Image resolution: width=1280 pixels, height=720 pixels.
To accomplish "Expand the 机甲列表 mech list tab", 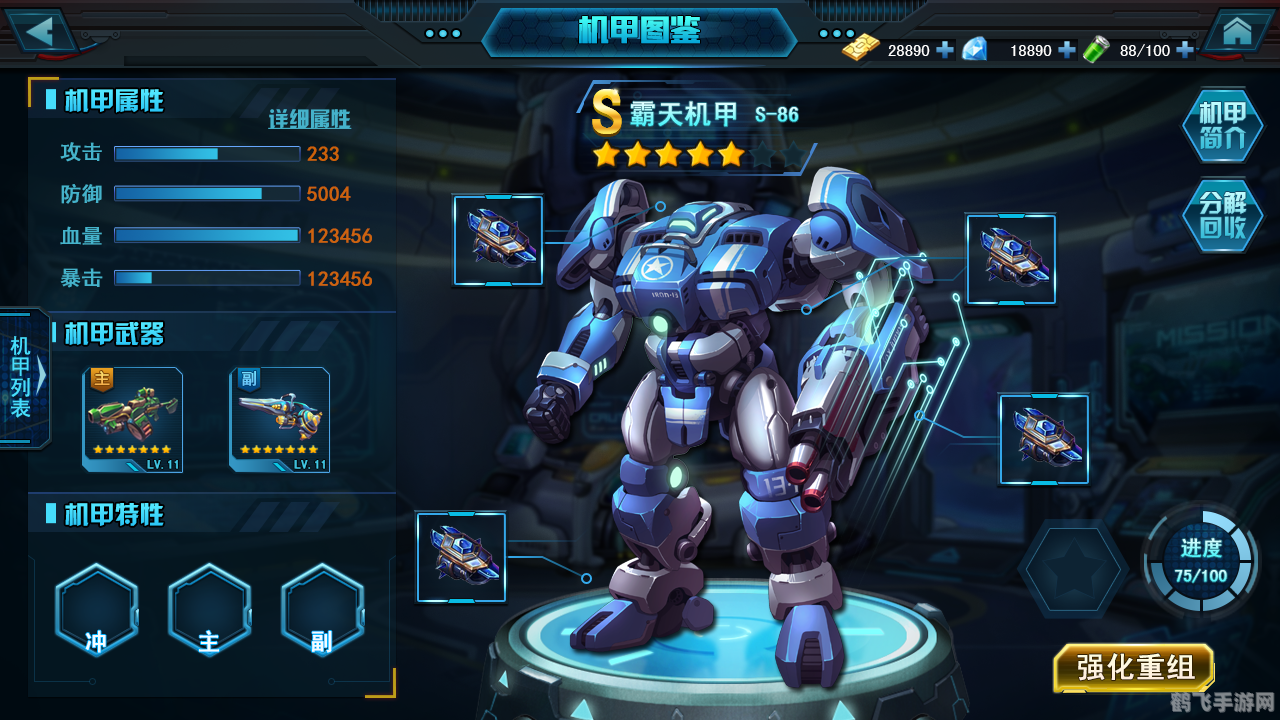I will click(24, 377).
